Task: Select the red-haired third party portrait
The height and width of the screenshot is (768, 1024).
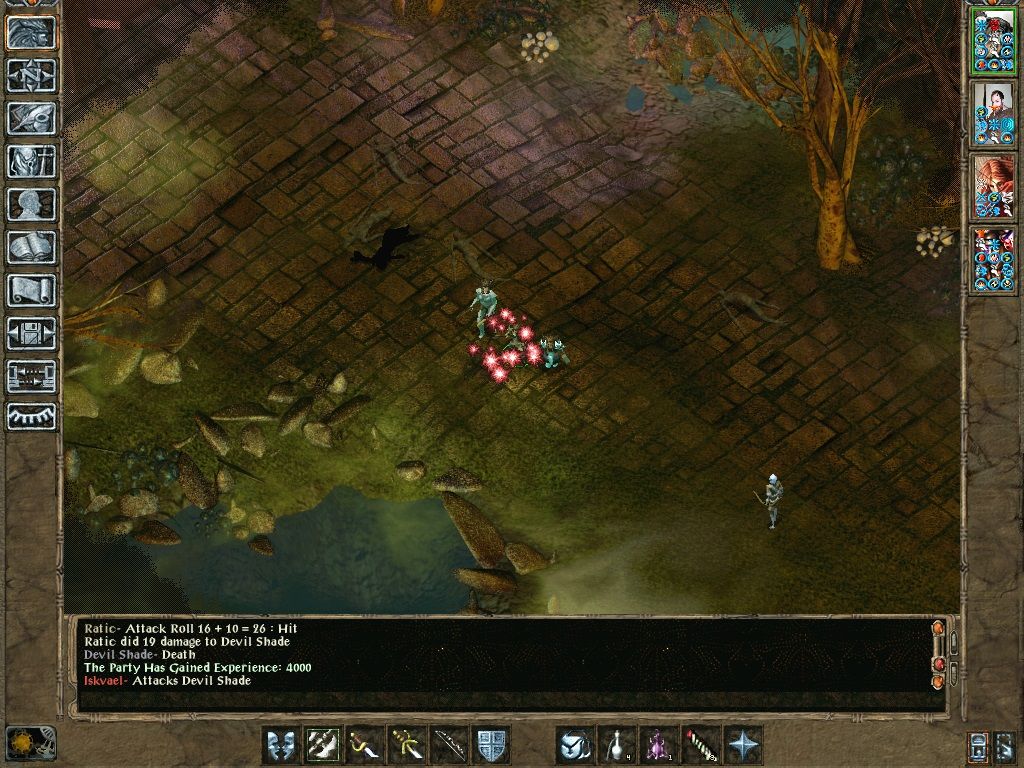Action: 993,186
